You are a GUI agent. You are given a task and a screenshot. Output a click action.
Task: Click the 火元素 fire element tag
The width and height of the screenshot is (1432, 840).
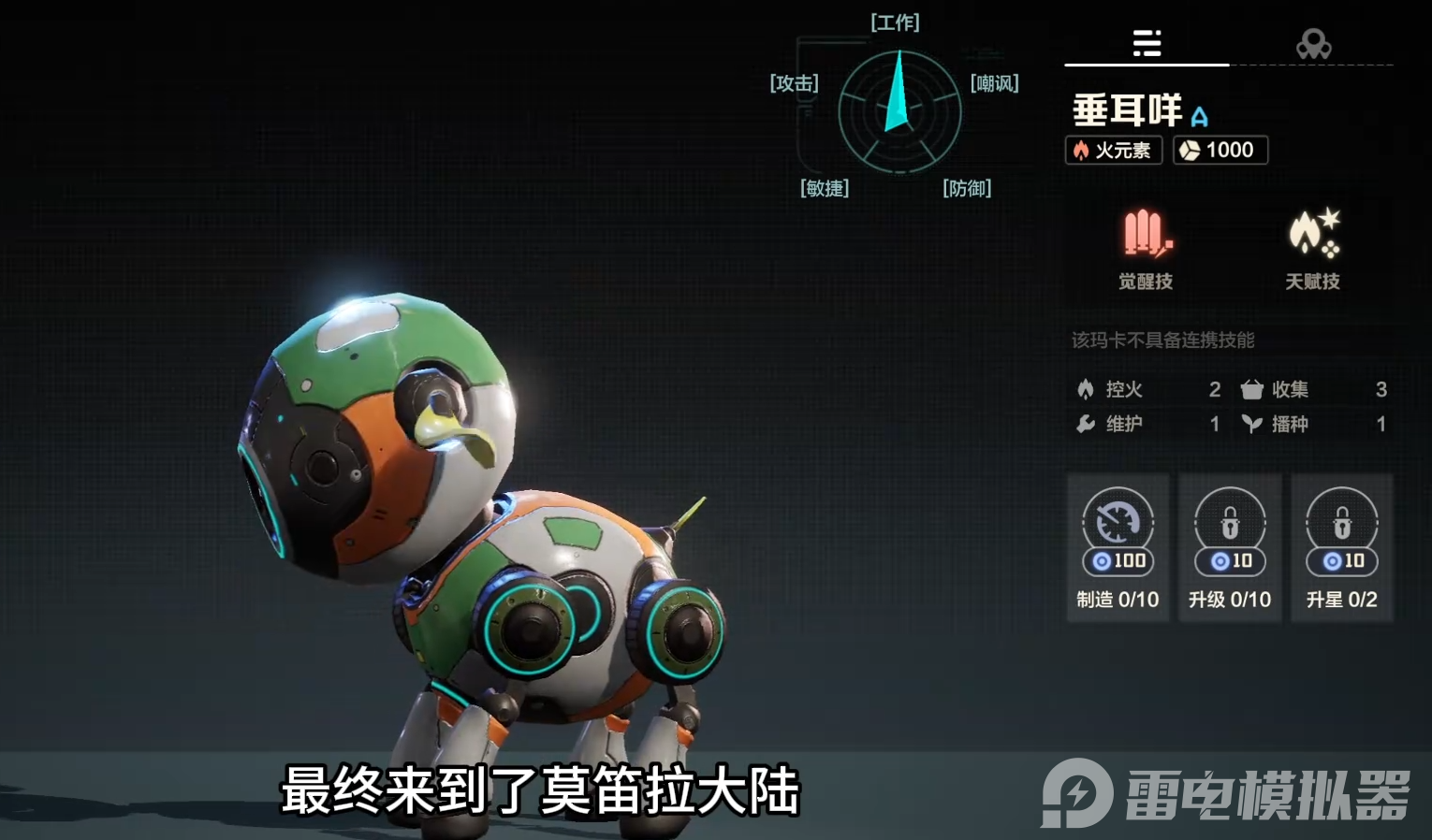[x=1113, y=151]
